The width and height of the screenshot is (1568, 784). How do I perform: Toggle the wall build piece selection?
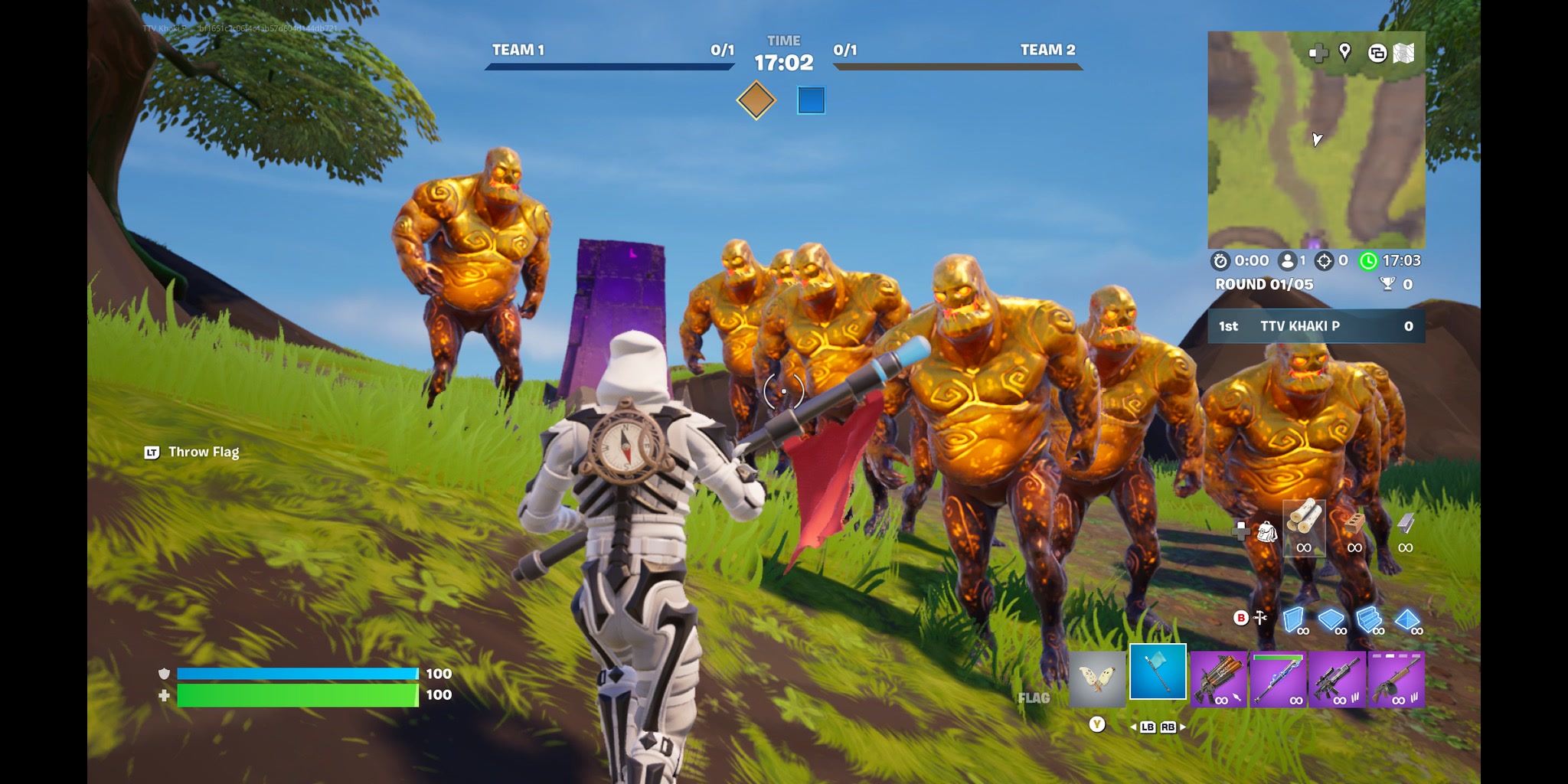tap(1294, 620)
